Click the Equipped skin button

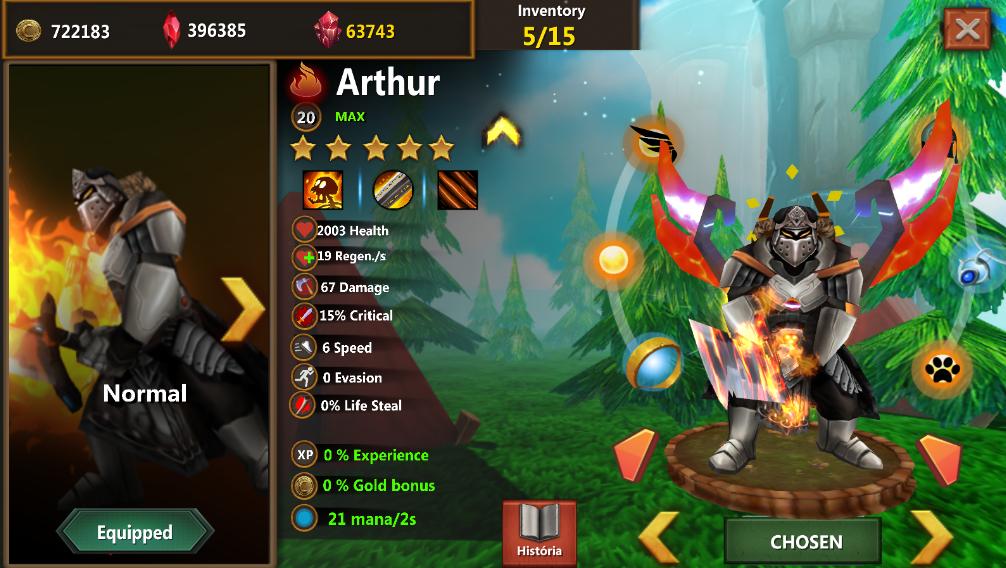tap(135, 532)
